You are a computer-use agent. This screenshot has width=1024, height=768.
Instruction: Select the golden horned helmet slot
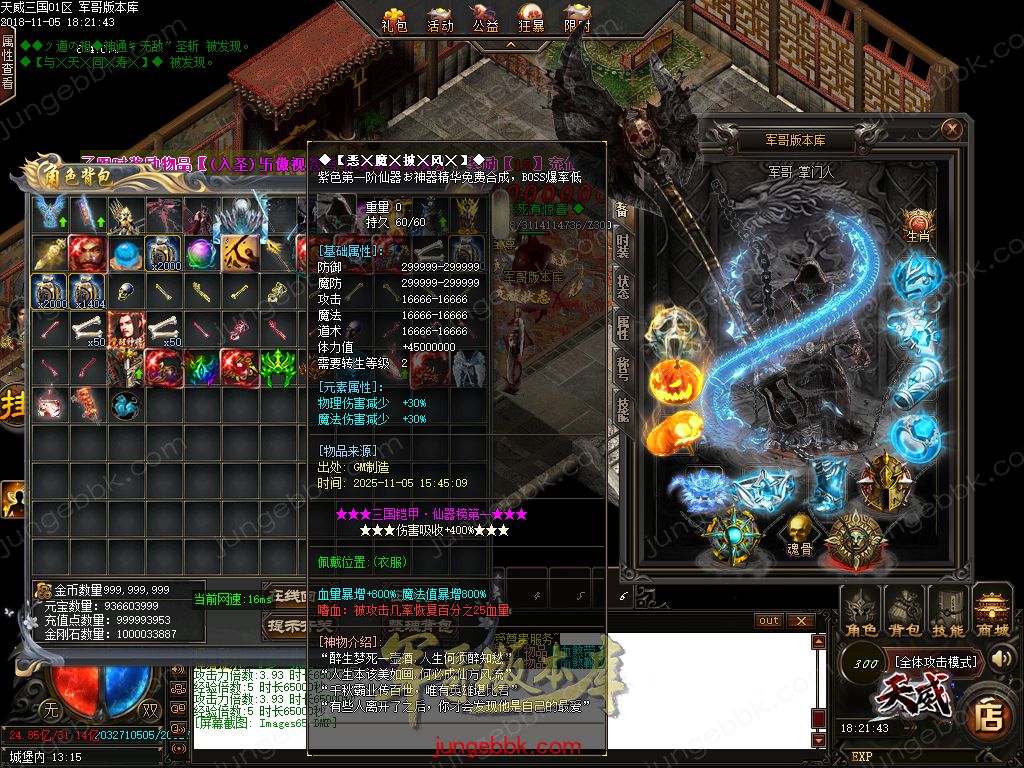(887, 478)
